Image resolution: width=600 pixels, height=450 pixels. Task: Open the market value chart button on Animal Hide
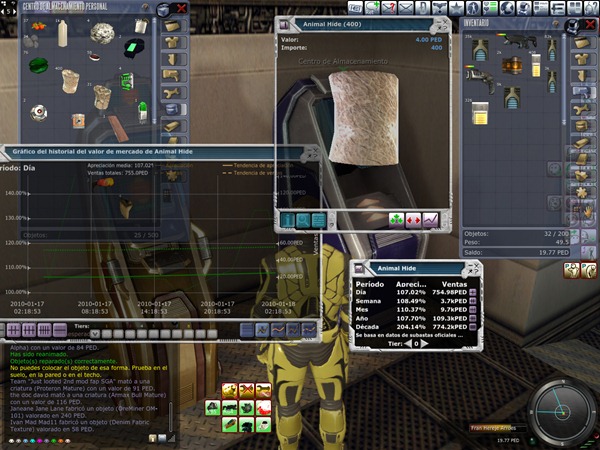(x=430, y=220)
